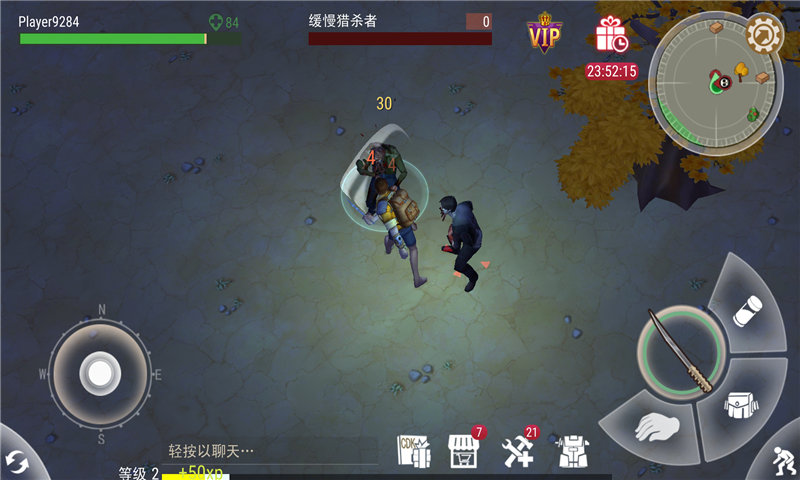Screen dimensions: 800x480
Task: Open the VIP crown menu
Action: 544,34
